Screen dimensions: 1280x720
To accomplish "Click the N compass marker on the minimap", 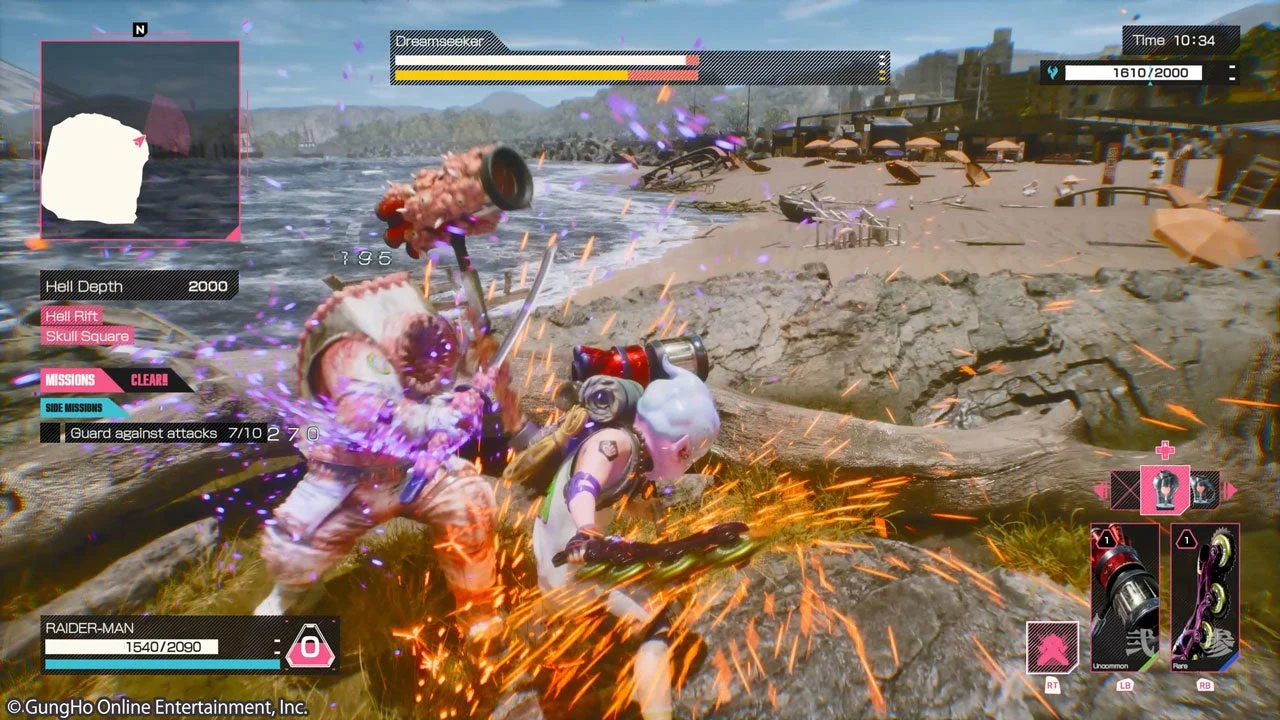I will coord(140,30).
